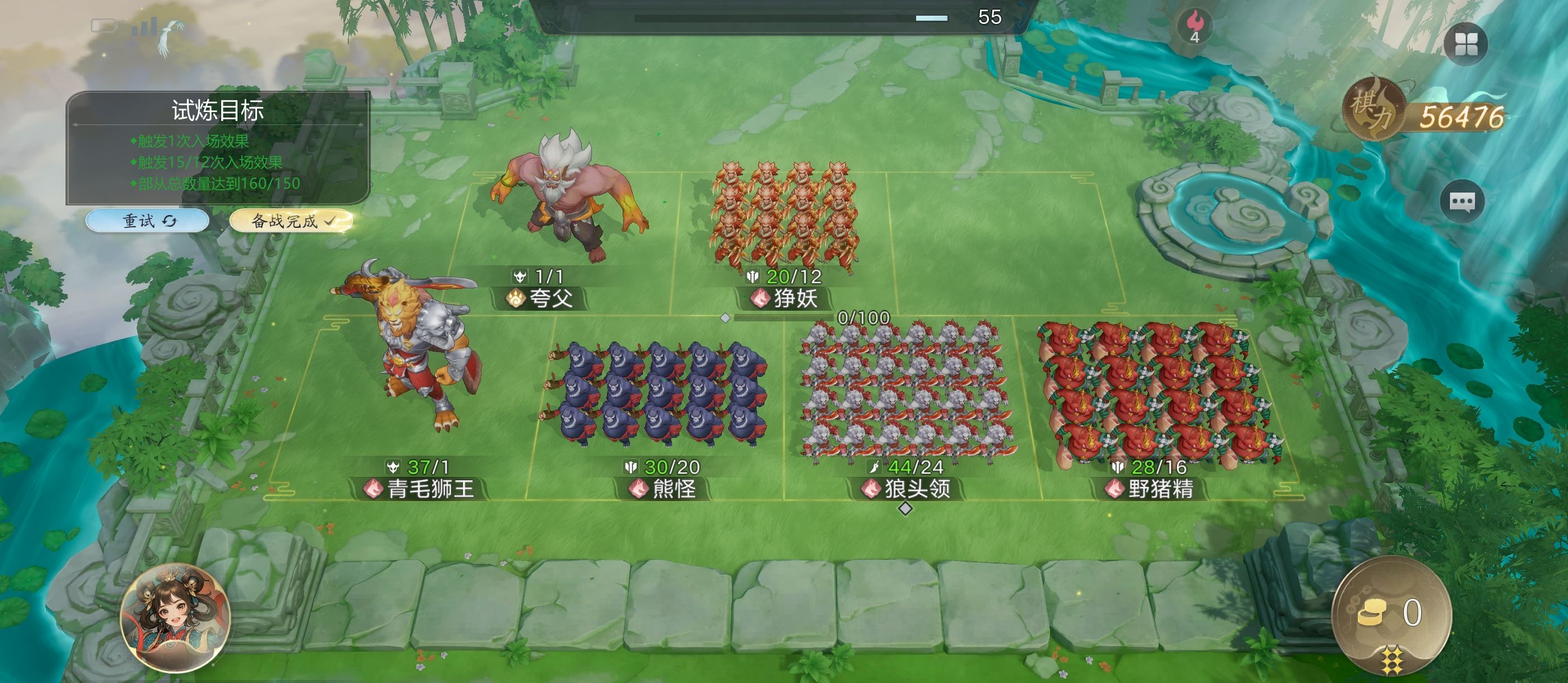Click the gold coin counter button
This screenshot has width=1568, height=683.
(x=1391, y=615)
